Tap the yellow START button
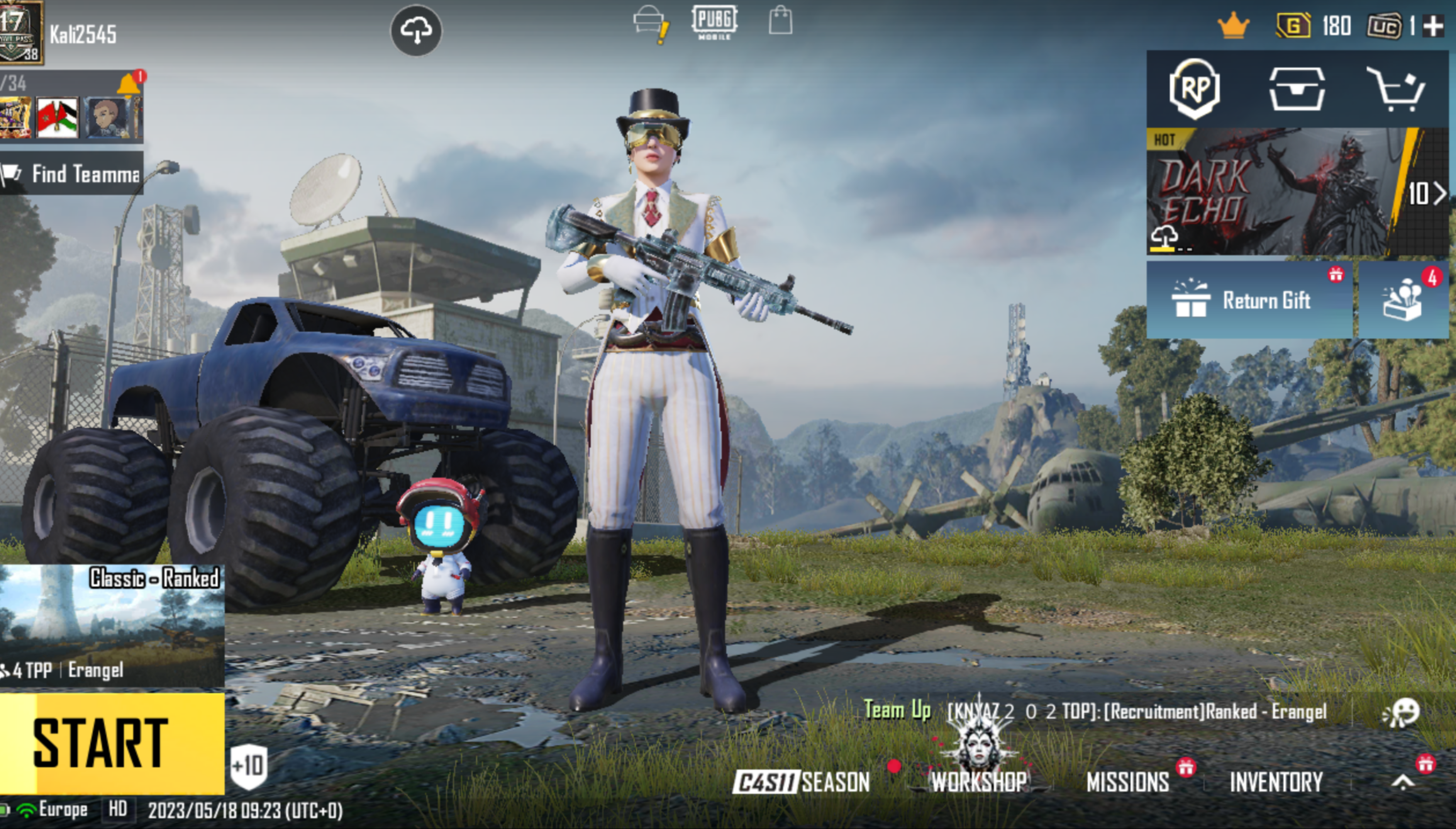The width and height of the screenshot is (1456, 829). coord(112,742)
